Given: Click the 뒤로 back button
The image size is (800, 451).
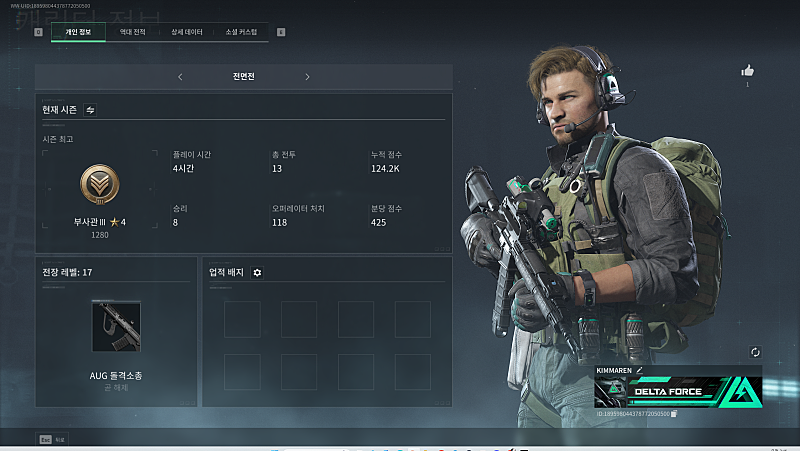Looking at the screenshot, I should (x=52, y=439).
